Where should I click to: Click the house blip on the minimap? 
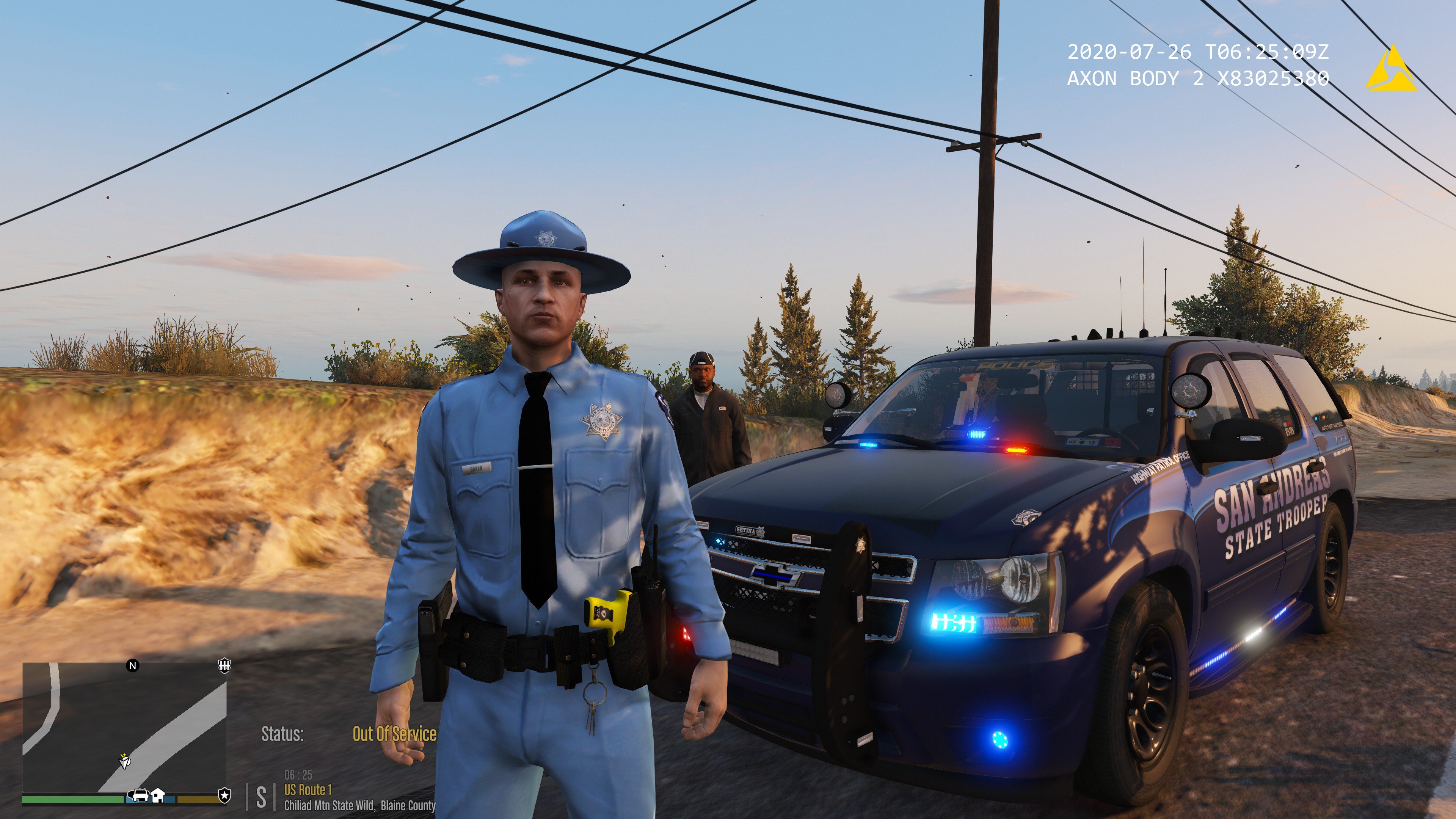coord(158,796)
